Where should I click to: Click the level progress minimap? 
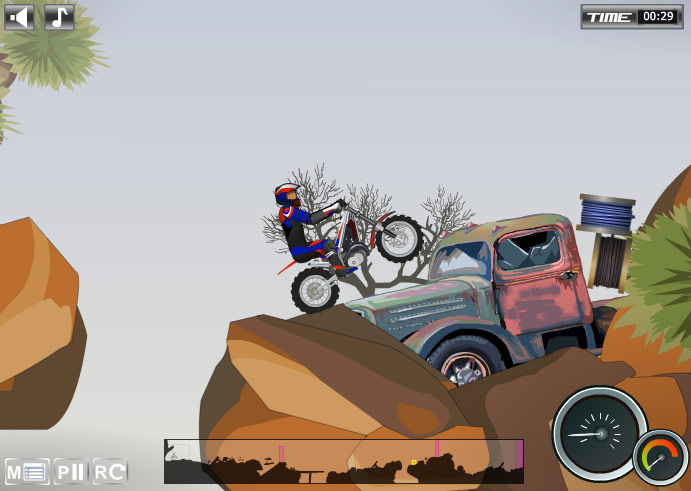(x=343, y=461)
